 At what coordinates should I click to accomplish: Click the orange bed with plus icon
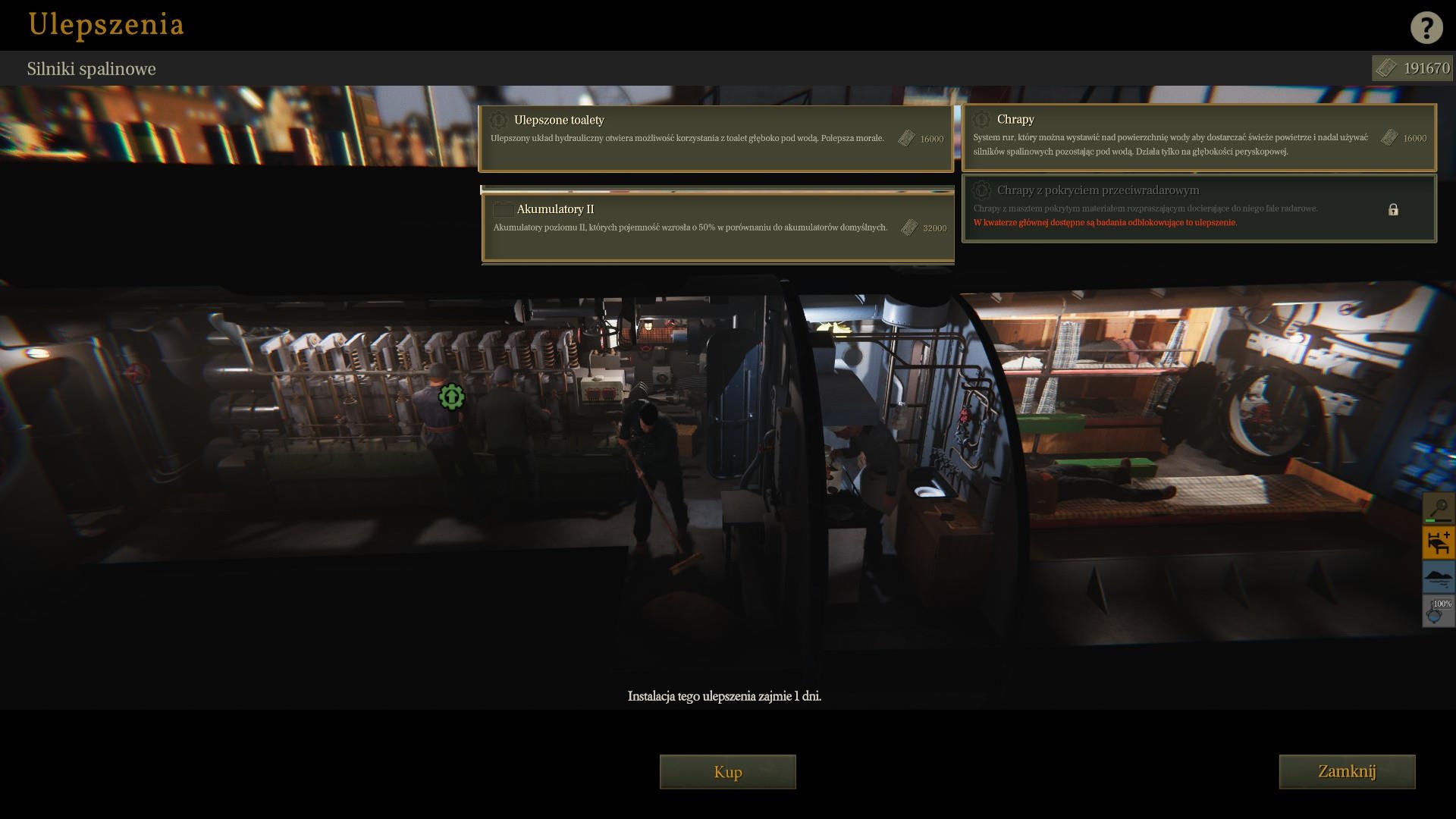pyautogui.click(x=1438, y=543)
